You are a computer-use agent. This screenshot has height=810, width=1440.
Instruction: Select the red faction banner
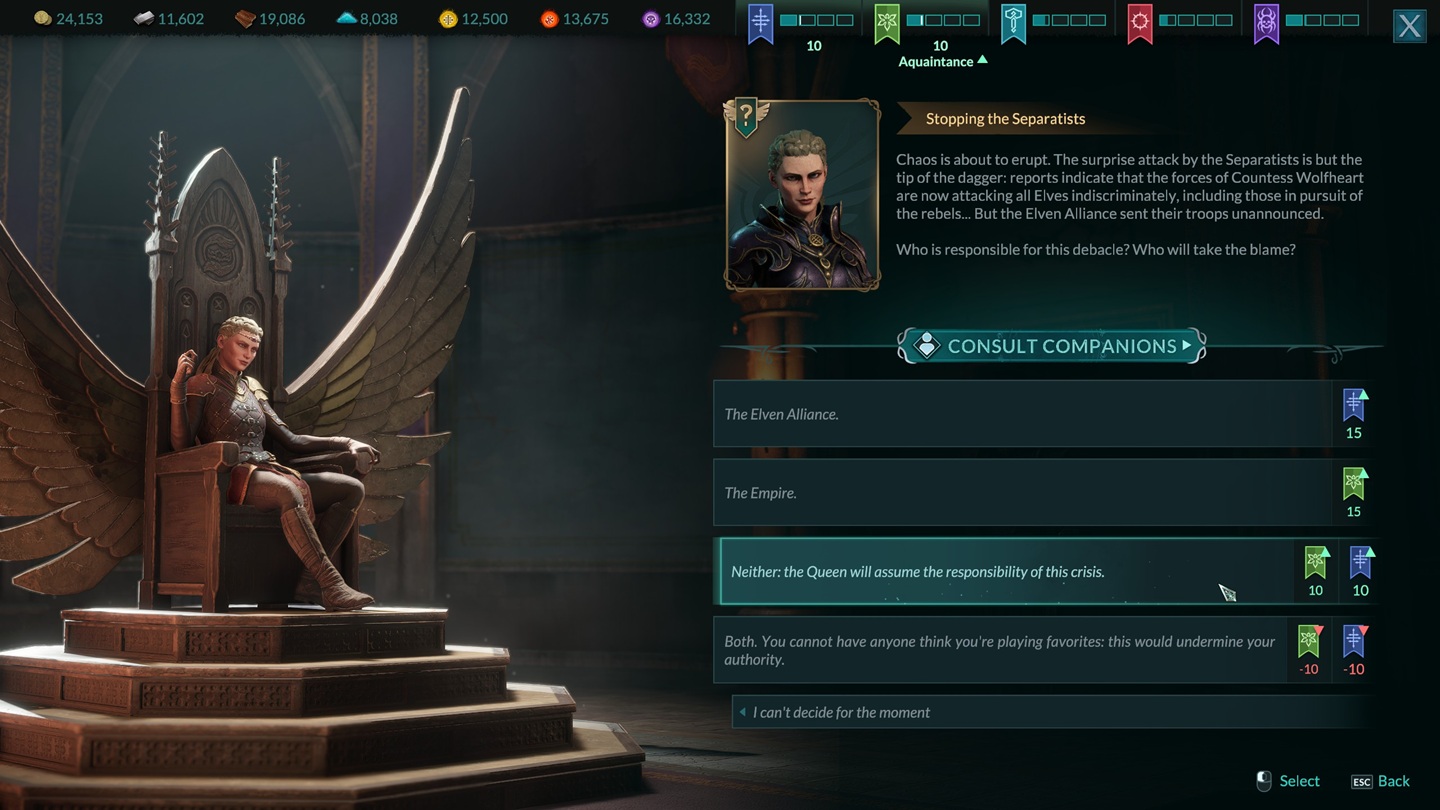(1140, 23)
